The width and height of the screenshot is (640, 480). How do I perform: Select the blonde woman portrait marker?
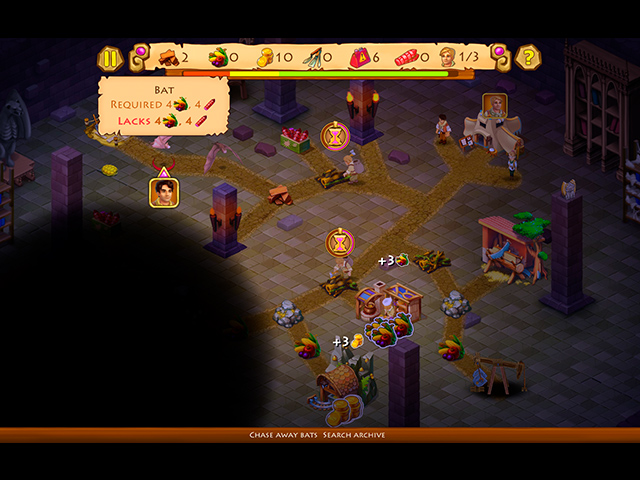496,105
